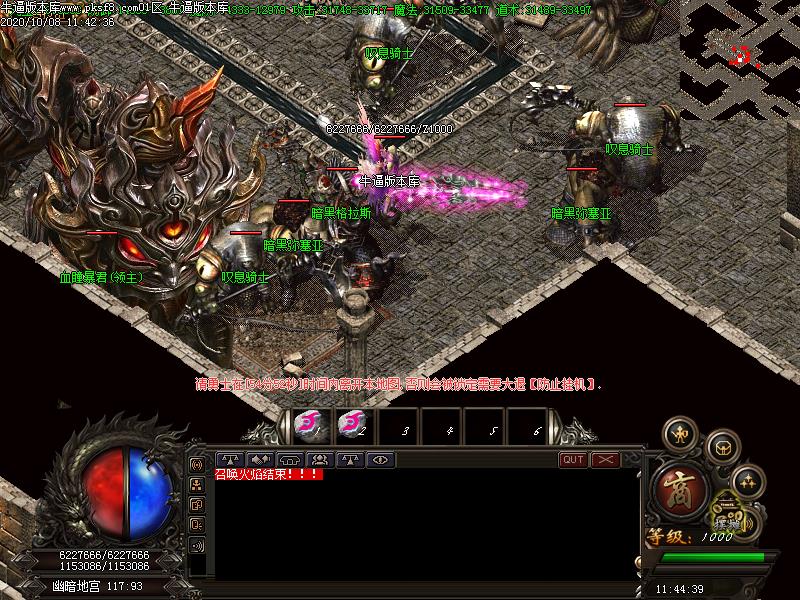Click the eye icon button above chat

tap(379, 460)
